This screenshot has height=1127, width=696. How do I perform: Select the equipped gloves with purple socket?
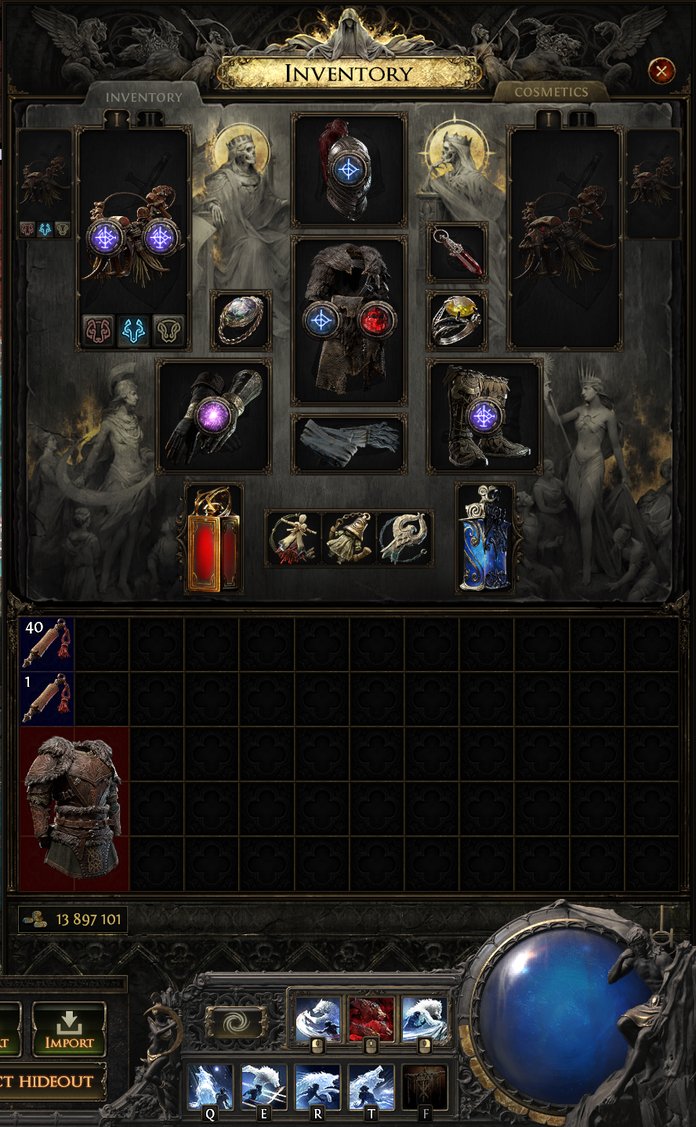click(x=214, y=416)
